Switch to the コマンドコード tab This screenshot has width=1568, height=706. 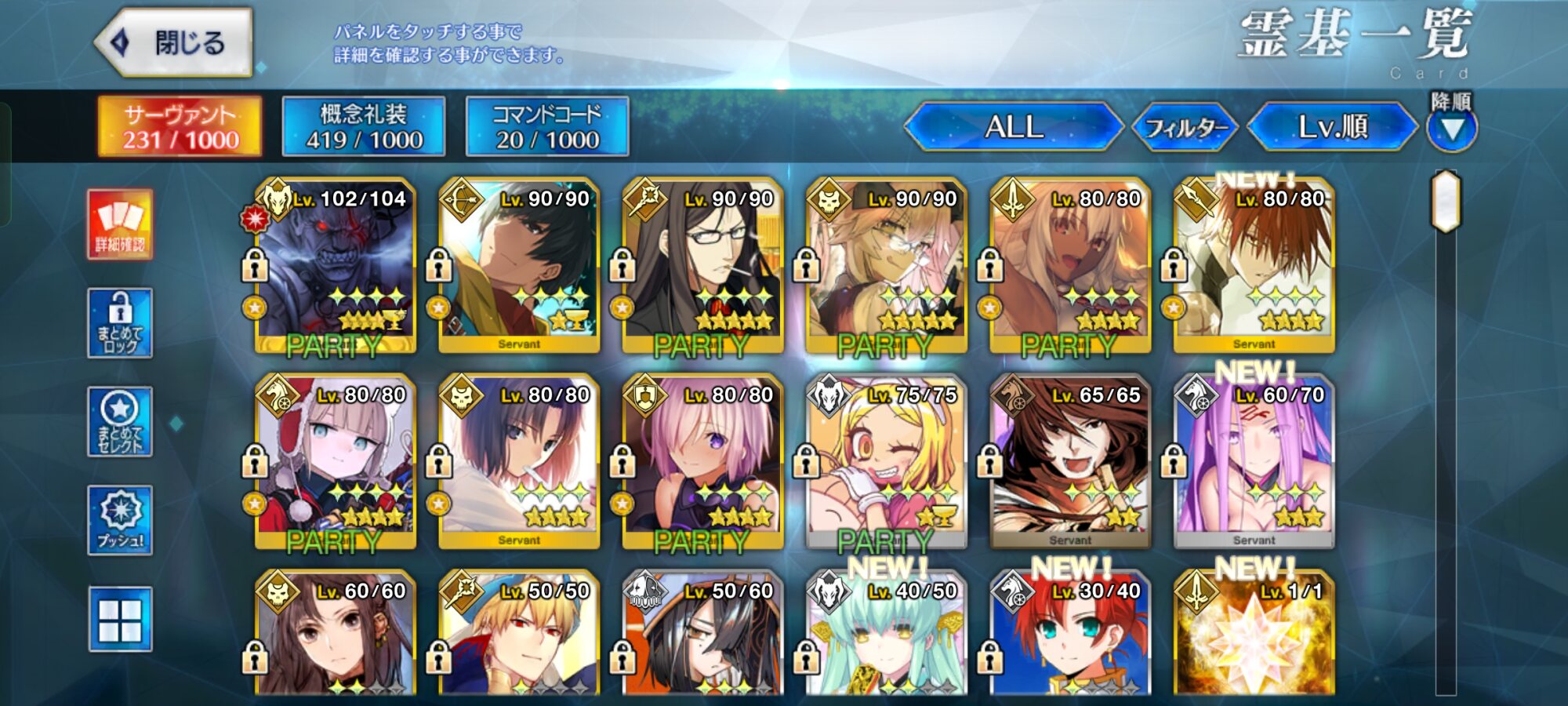pyautogui.click(x=547, y=126)
